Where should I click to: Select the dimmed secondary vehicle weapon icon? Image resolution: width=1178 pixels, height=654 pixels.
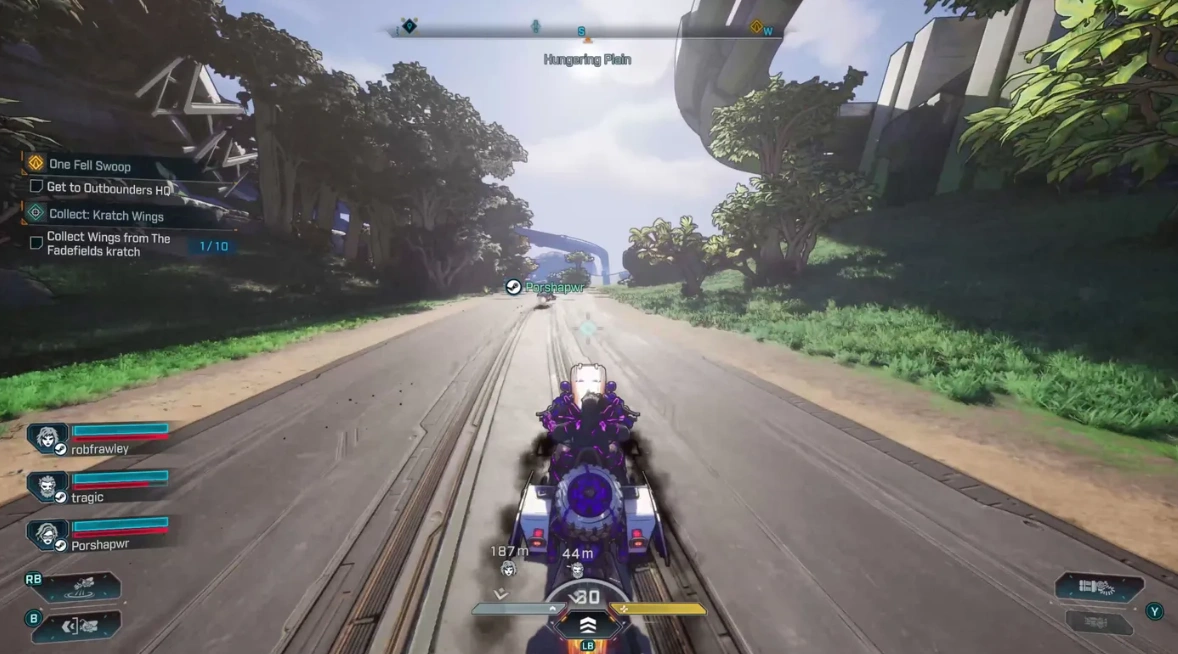pos(1098,622)
